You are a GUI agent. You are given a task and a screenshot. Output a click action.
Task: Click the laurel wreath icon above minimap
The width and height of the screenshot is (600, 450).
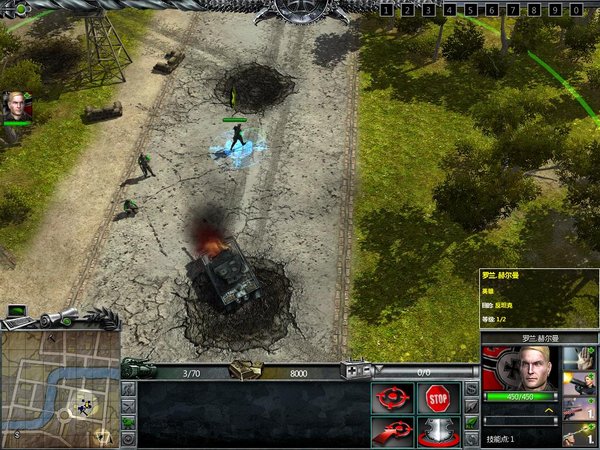click(x=100, y=320)
